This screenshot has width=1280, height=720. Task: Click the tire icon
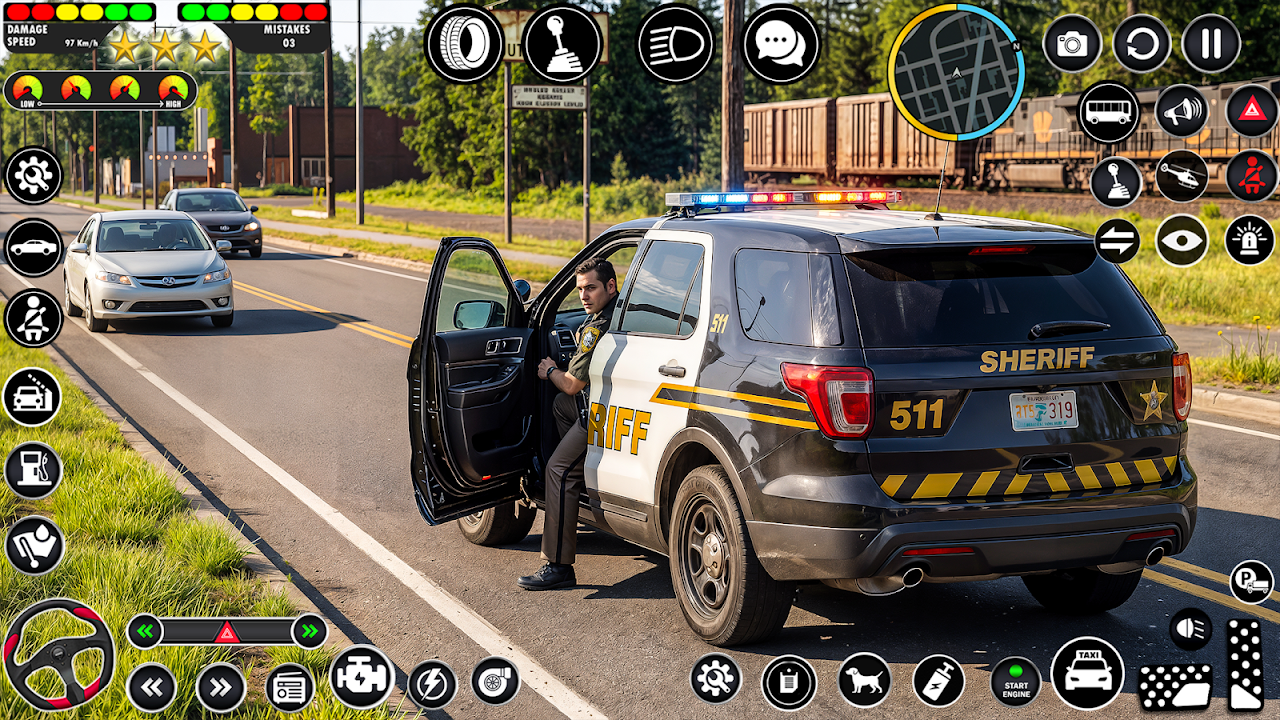(x=463, y=44)
